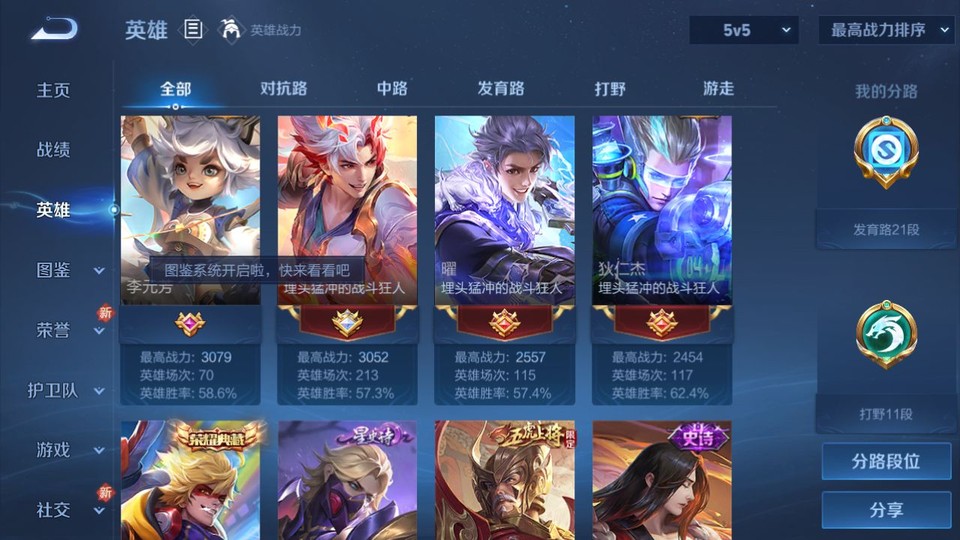960x540 pixels.
Task: Open the 最高战力排序 sorting dropdown
Action: tap(886, 30)
